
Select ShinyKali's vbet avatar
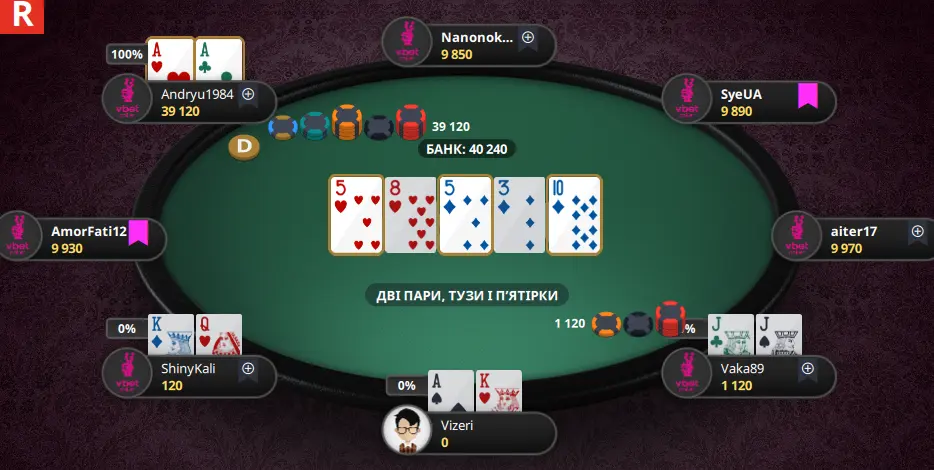128,375
